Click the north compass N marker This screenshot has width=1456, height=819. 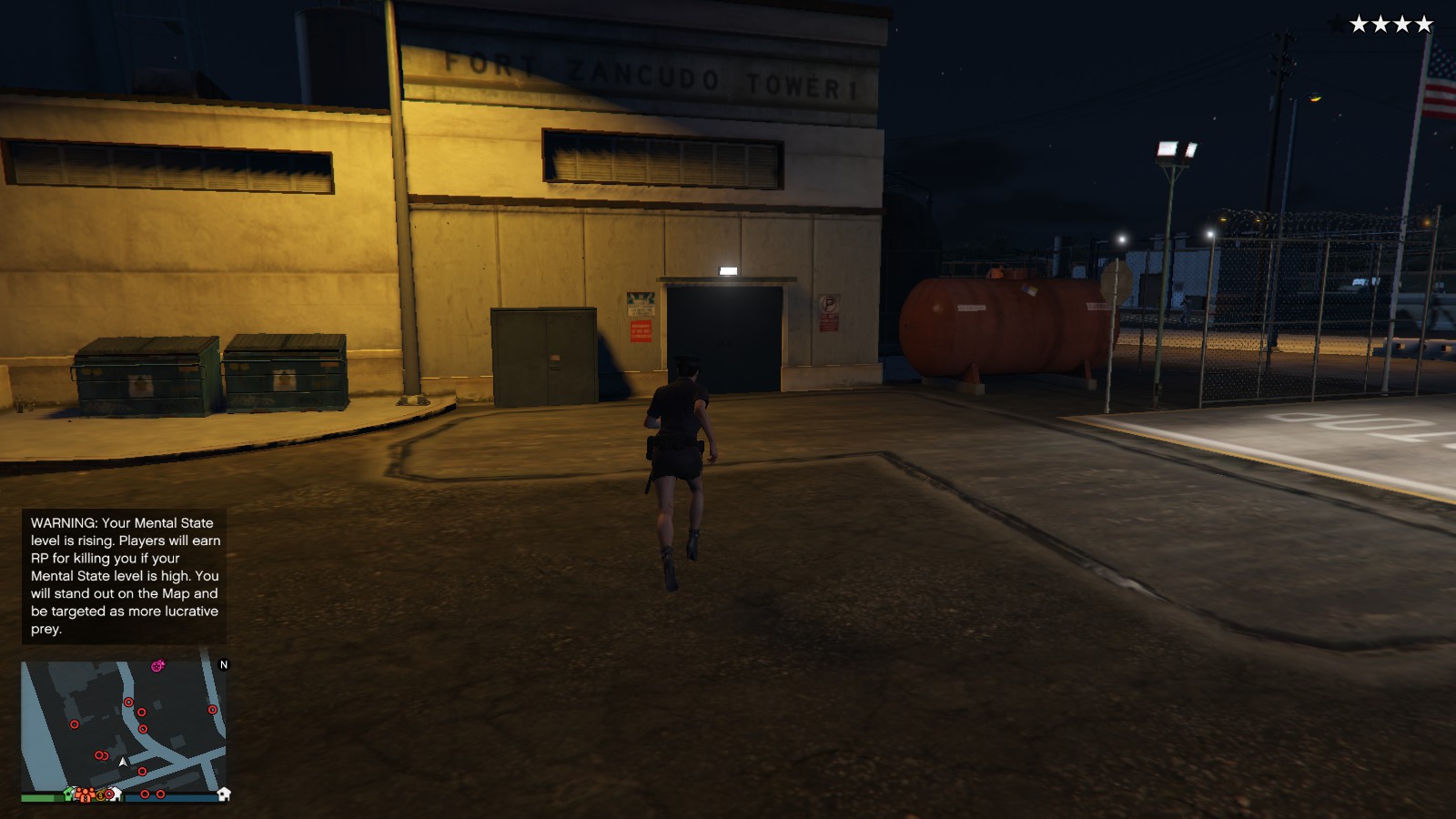(224, 665)
